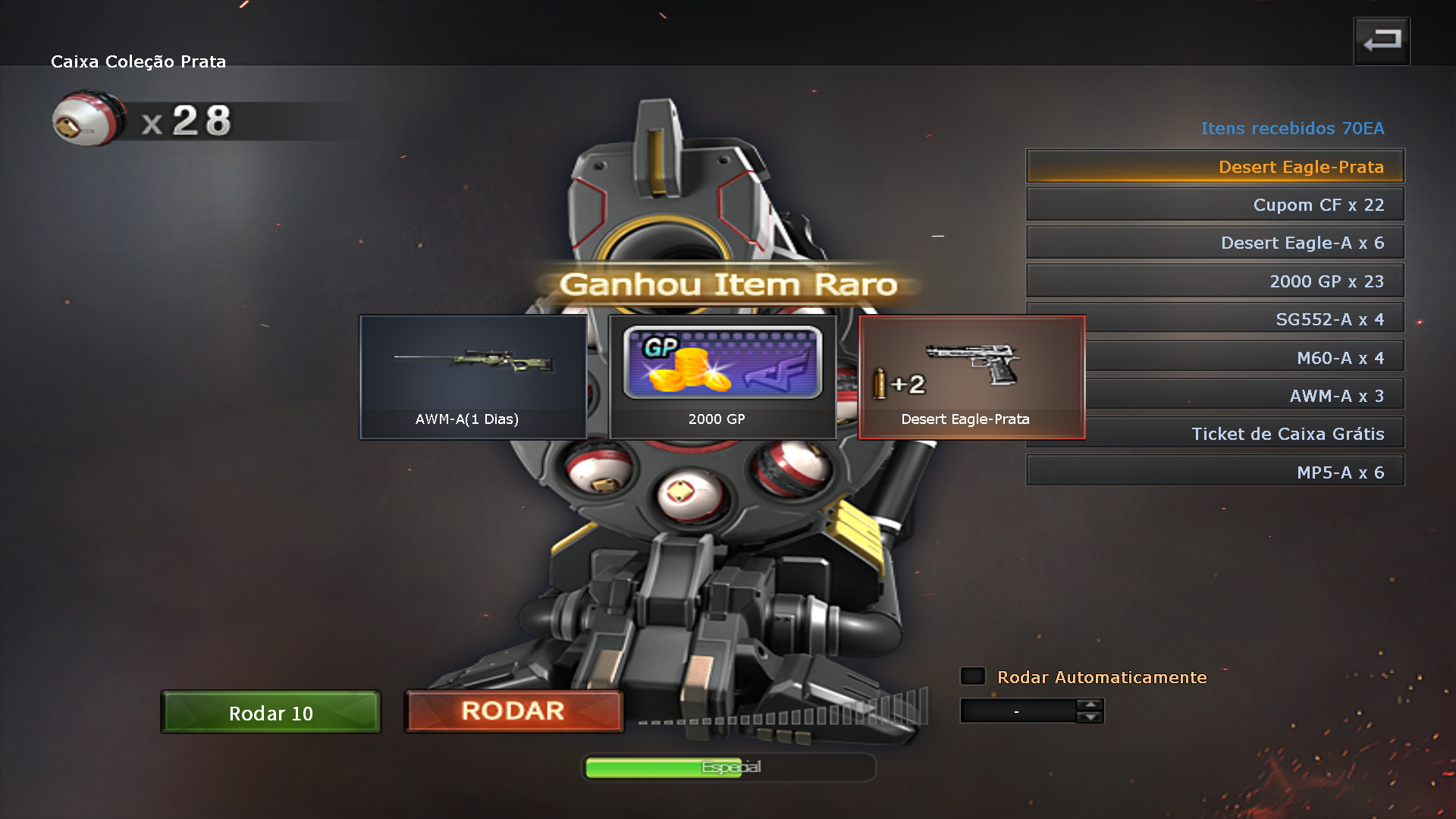Click the auto-spin count input field
The image size is (1456, 819).
[1018, 711]
